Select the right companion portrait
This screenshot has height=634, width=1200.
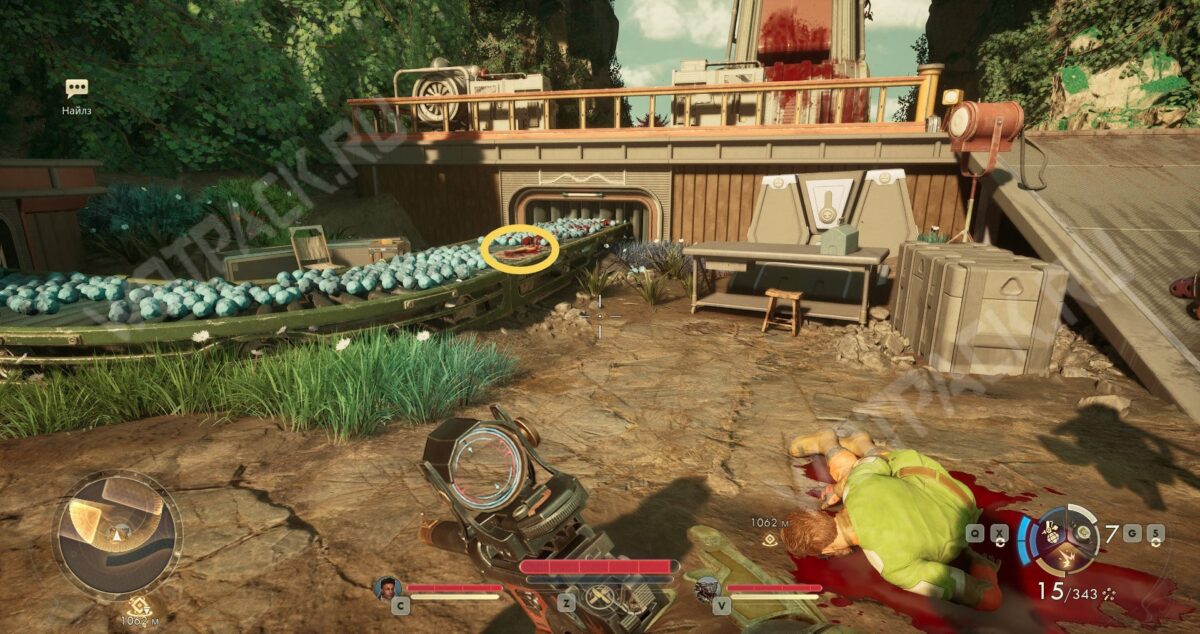pyautogui.click(x=707, y=588)
